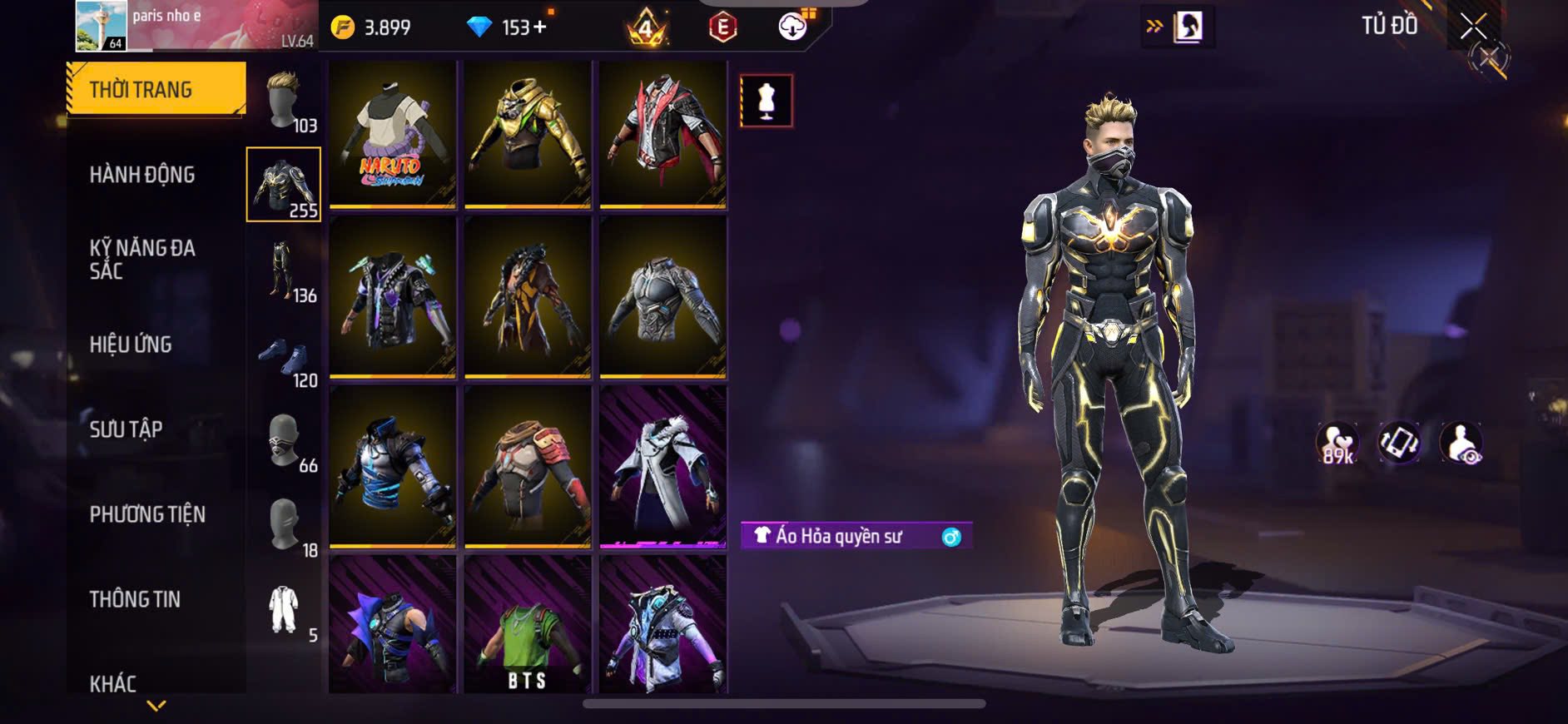
Task: Open the HIỆU ỨNG category
Action: tap(131, 345)
